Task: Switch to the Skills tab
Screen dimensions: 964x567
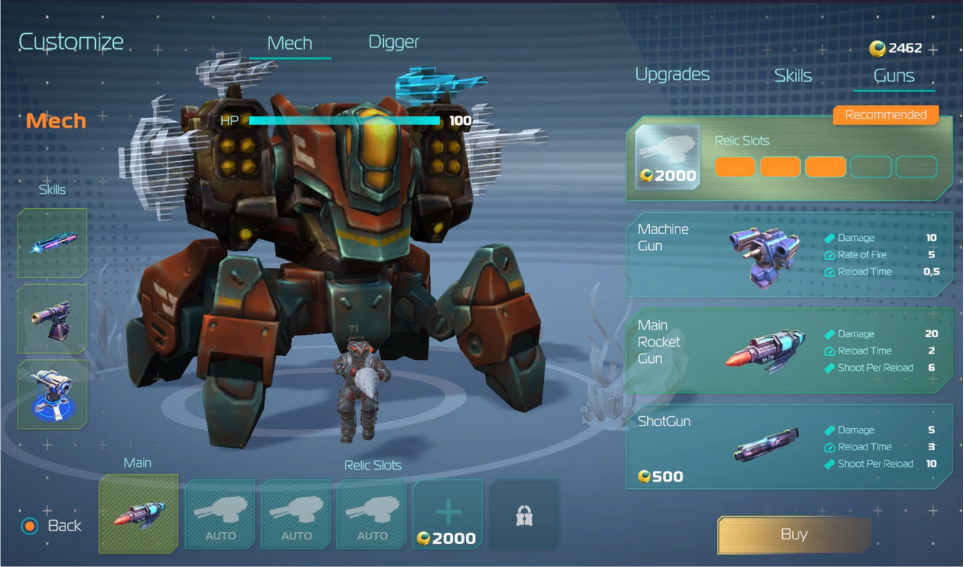Action: tap(792, 76)
